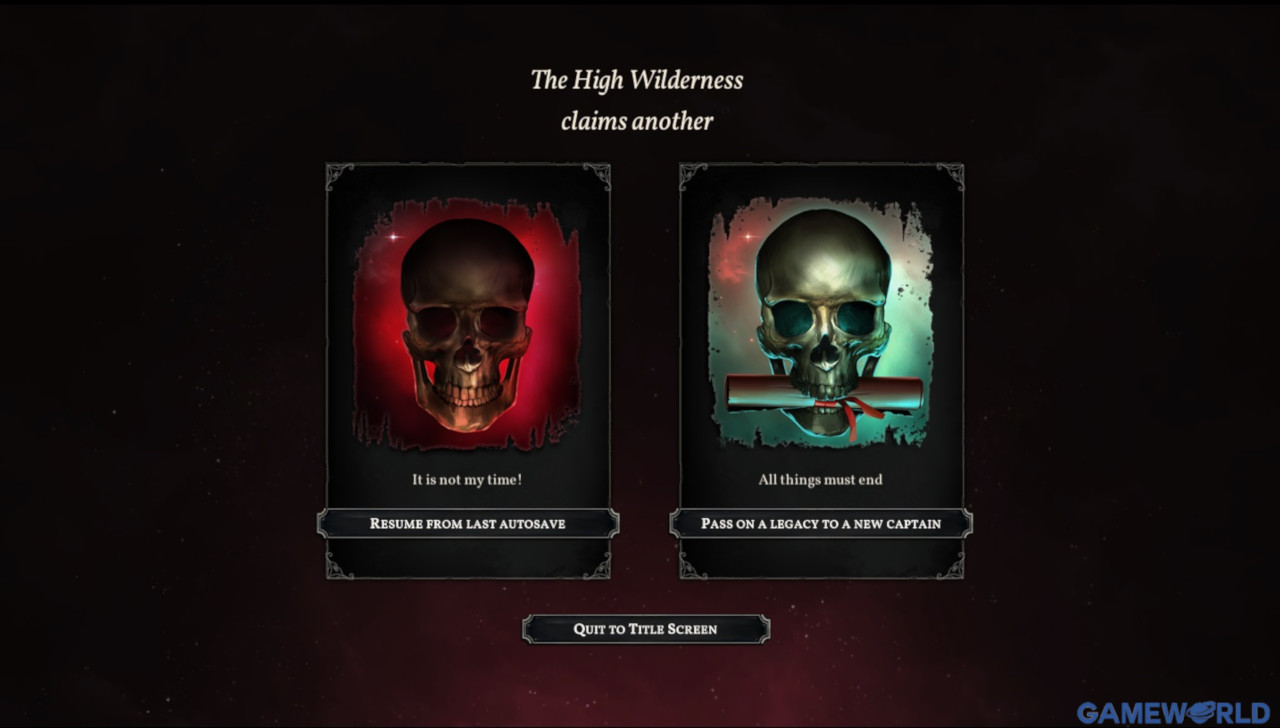The width and height of the screenshot is (1280, 728).
Task: Open the left card's torn-frame panel
Action: pos(468,320)
